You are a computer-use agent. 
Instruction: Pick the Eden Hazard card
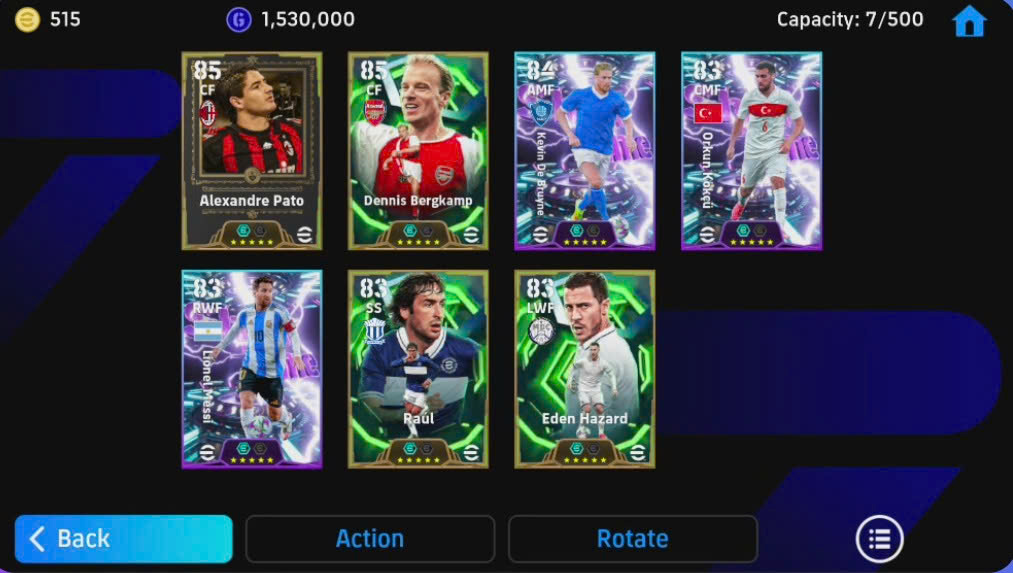(585, 368)
